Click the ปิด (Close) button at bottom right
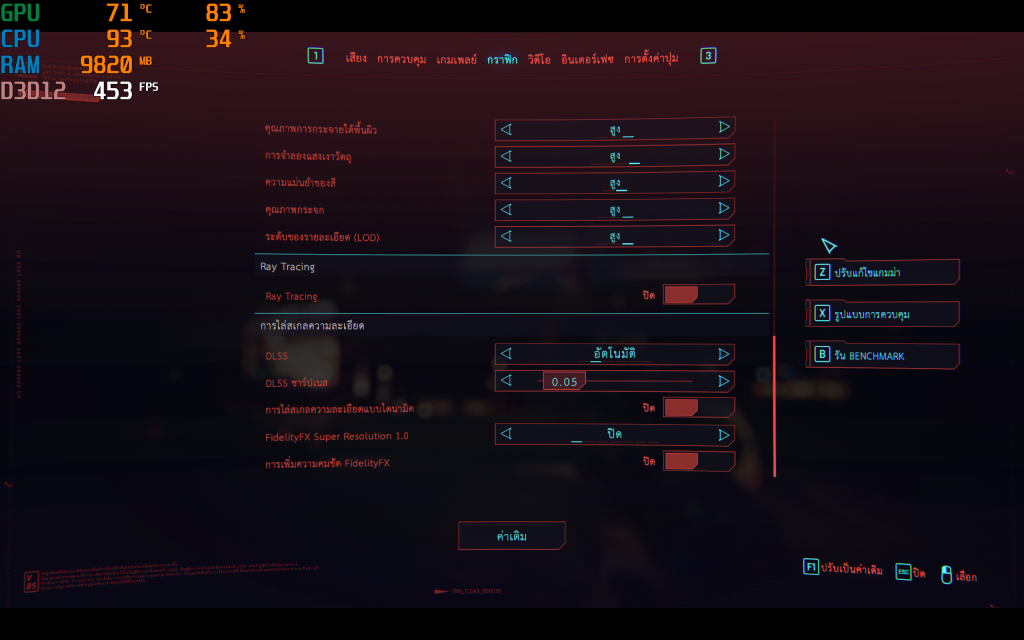The height and width of the screenshot is (640, 1024). pos(911,573)
